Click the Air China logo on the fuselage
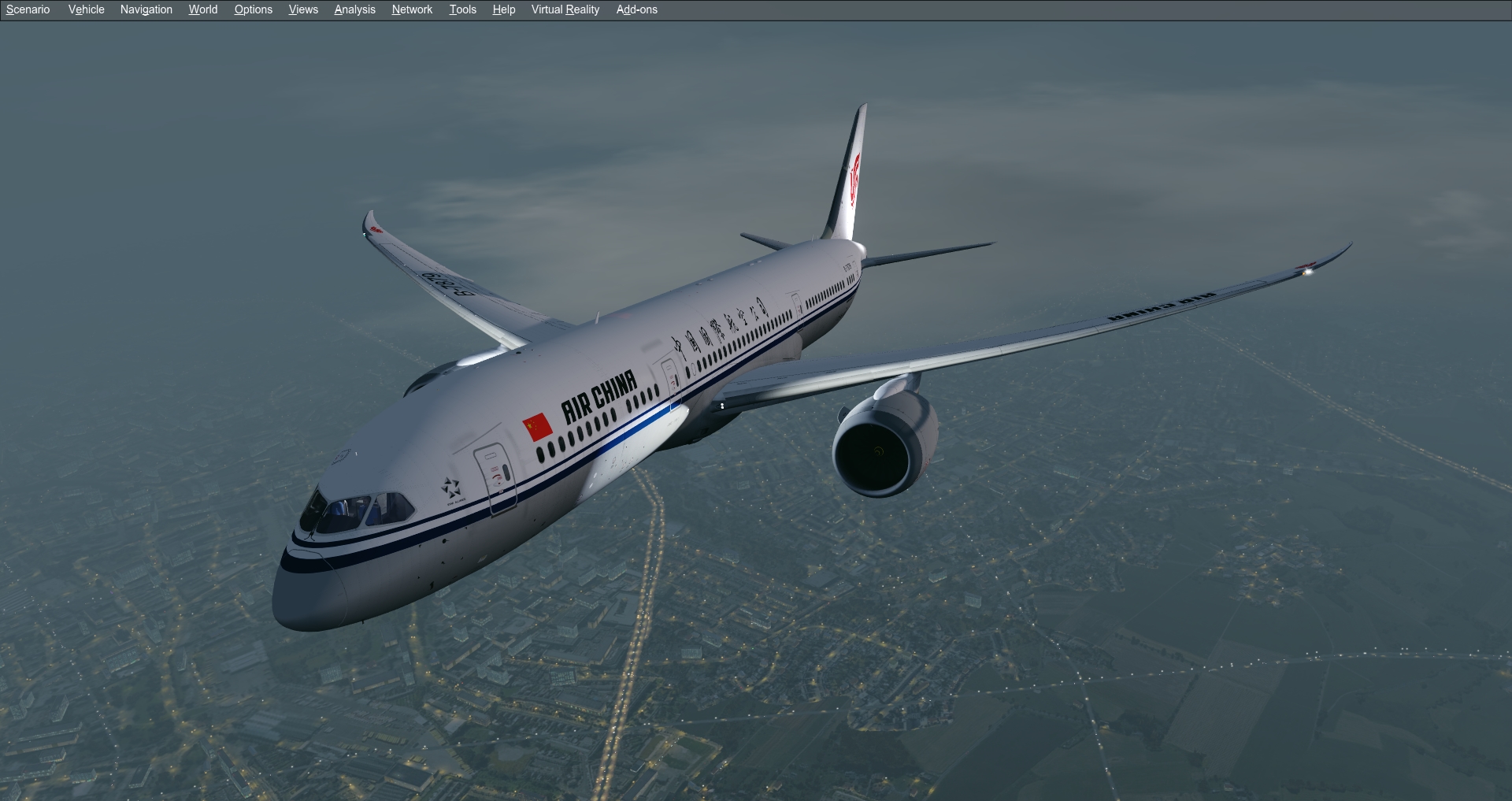Screen dimensions: 1512x801 601,391
